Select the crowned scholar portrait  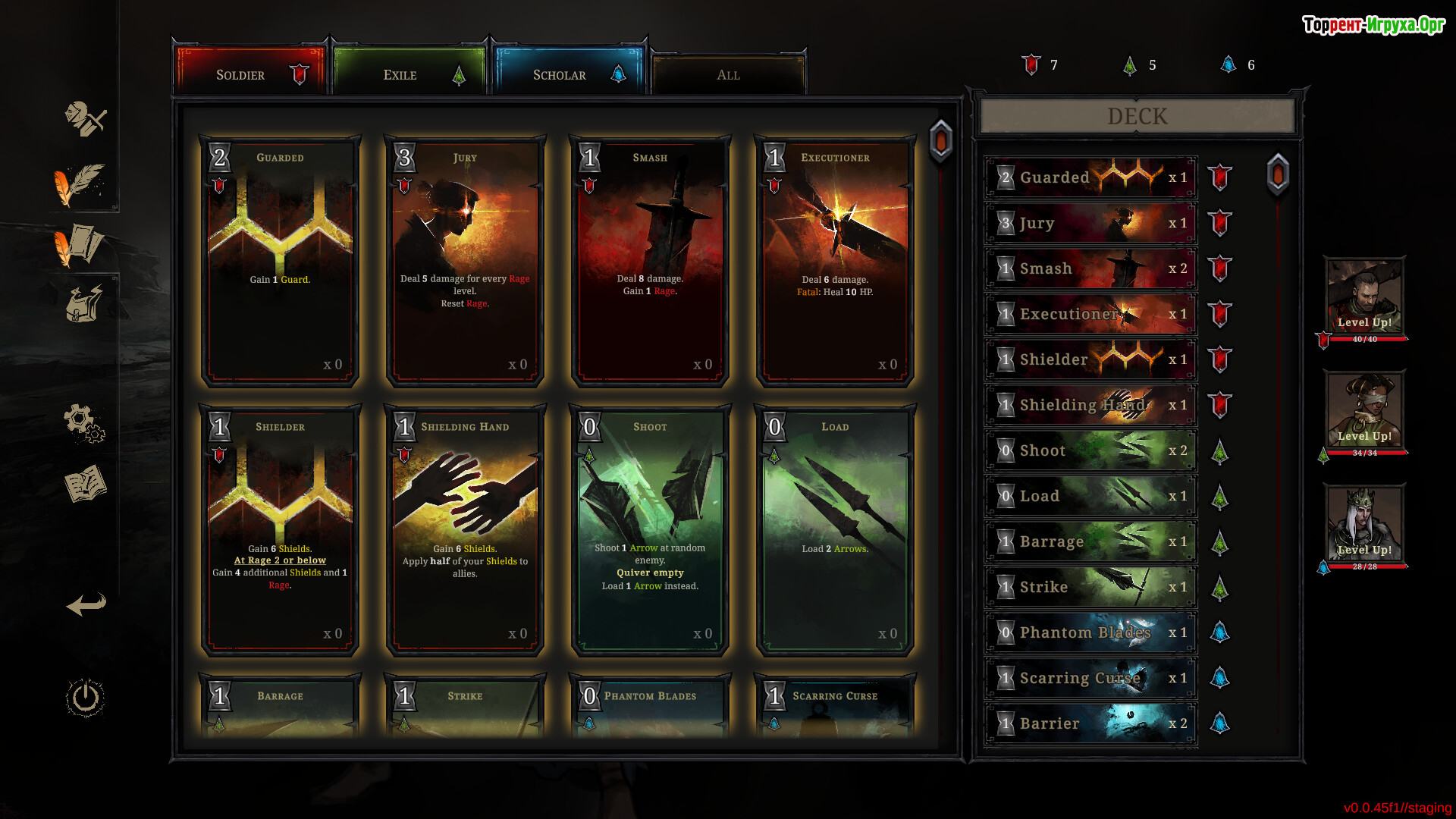coord(1364,523)
